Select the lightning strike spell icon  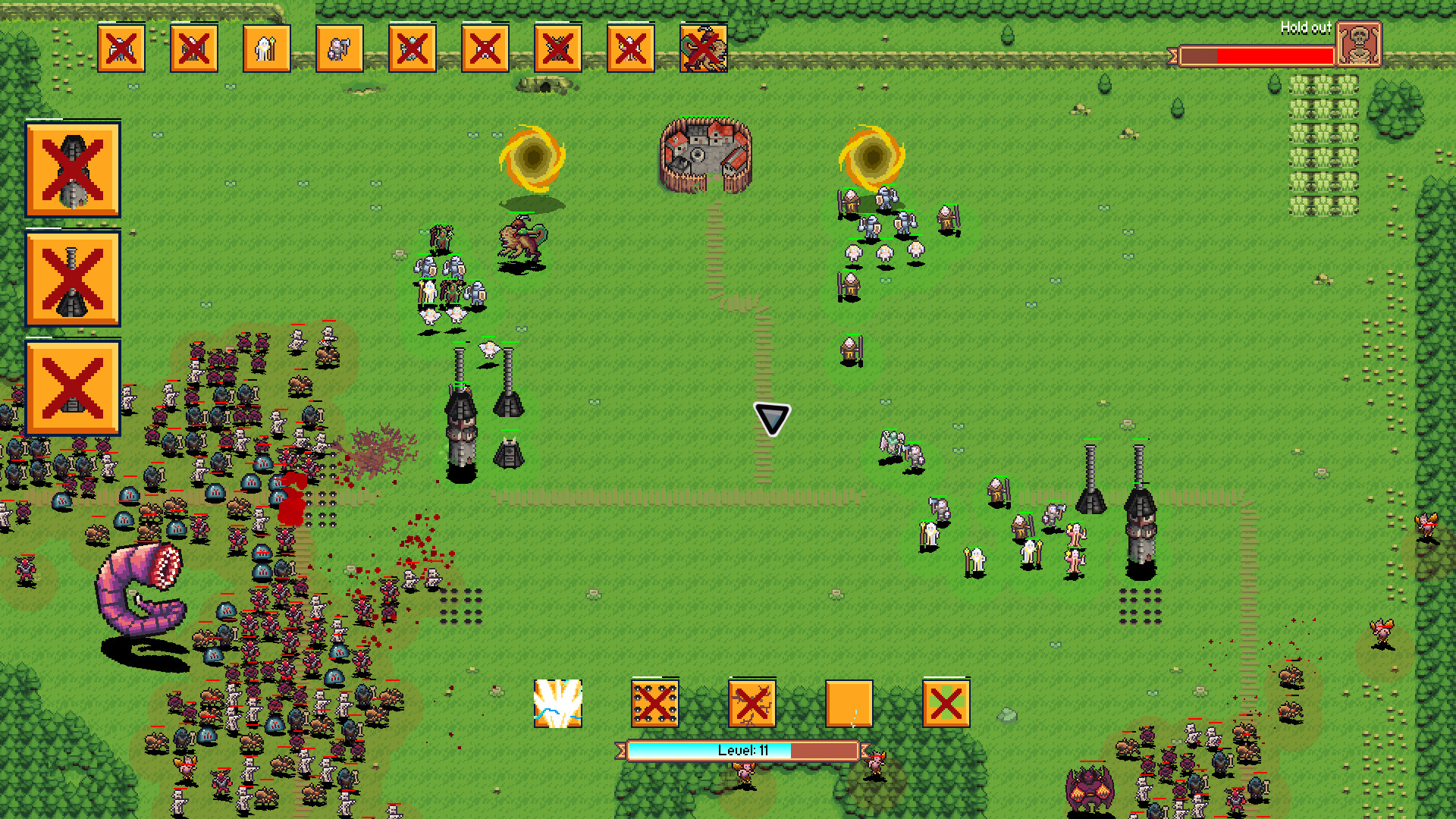(558, 703)
